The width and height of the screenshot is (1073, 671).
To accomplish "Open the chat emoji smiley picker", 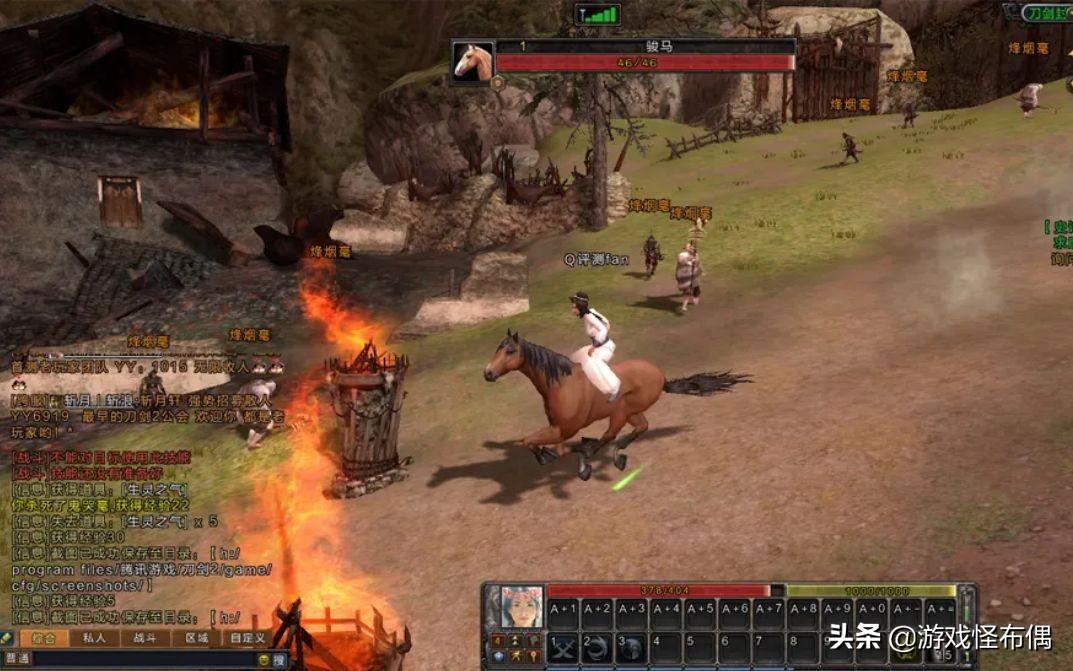I will [x=264, y=660].
